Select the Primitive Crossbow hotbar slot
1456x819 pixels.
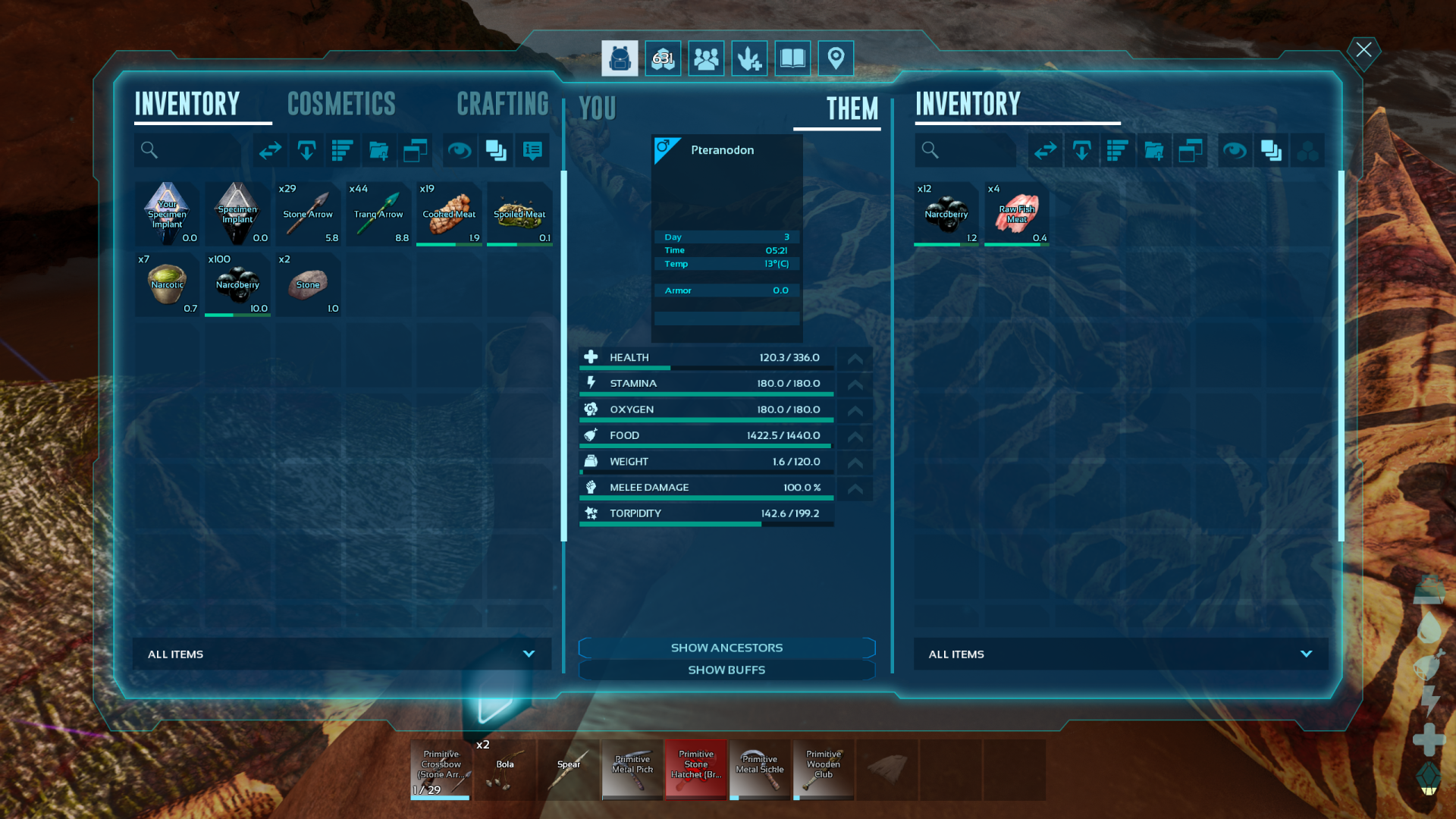click(x=441, y=770)
